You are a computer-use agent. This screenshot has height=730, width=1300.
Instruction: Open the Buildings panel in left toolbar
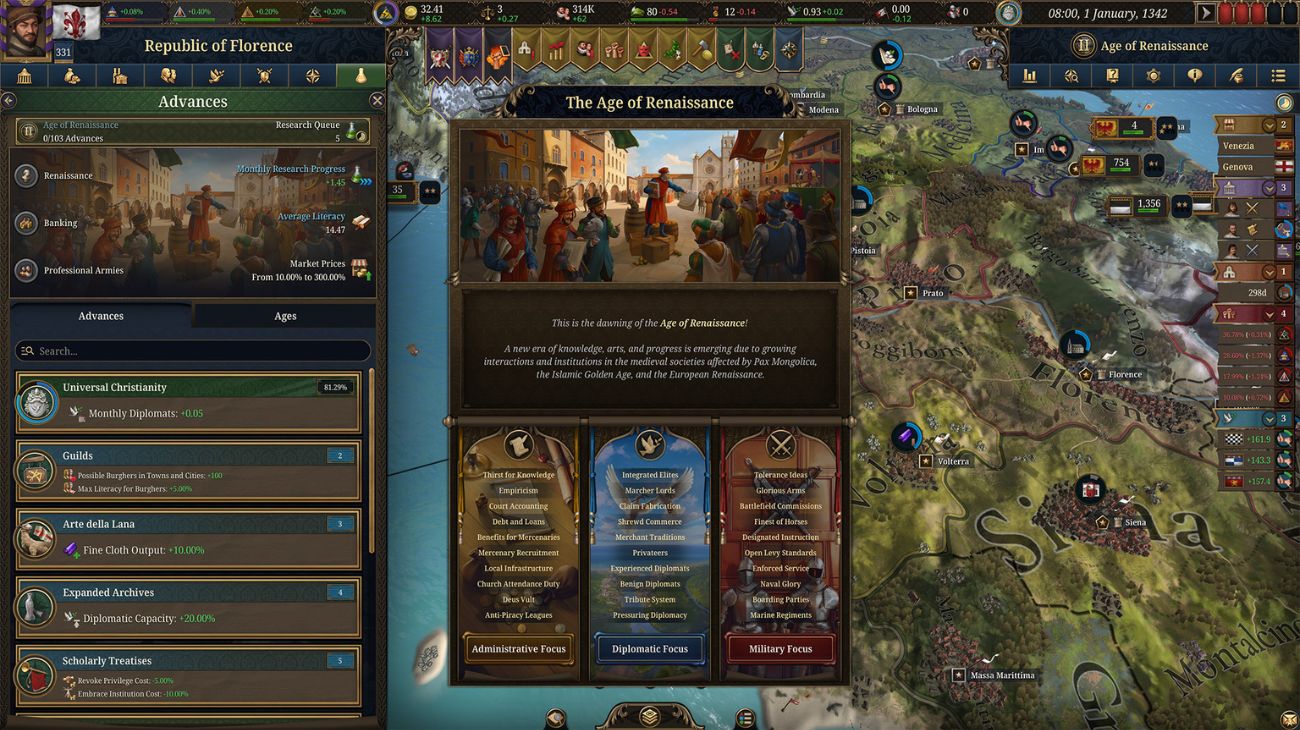coord(120,75)
